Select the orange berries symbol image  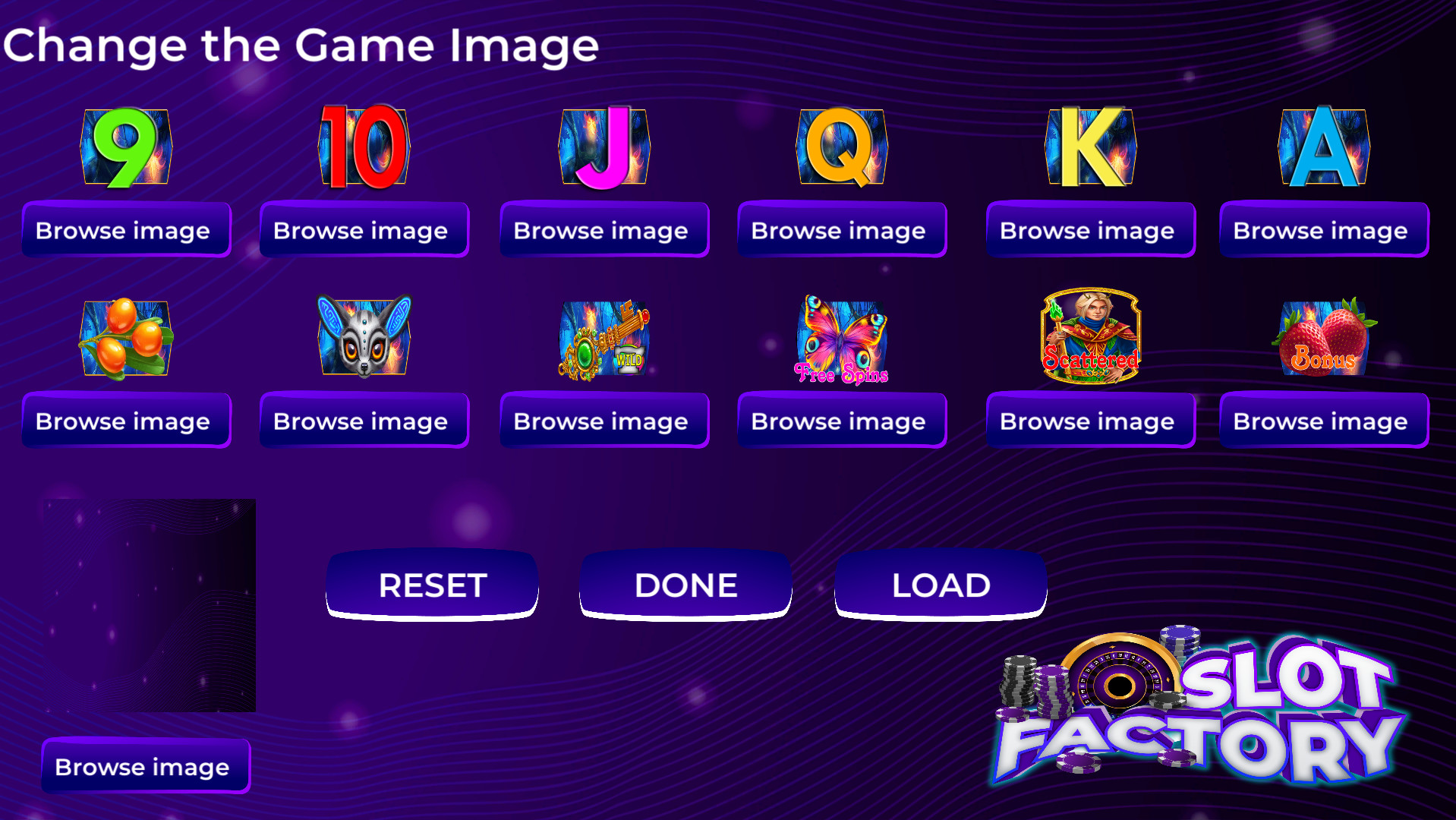coord(127,339)
